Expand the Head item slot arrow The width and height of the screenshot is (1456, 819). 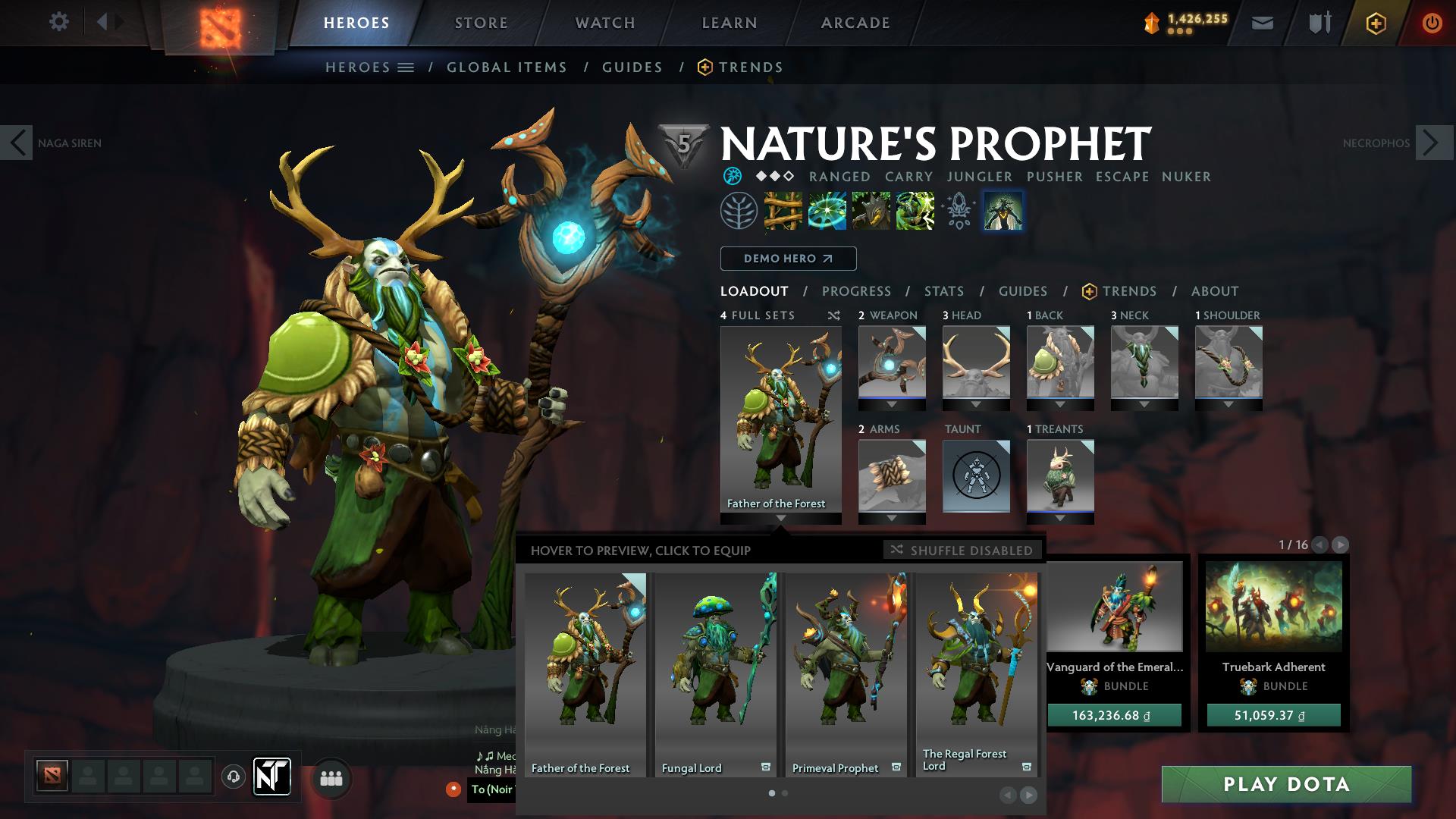point(976,404)
